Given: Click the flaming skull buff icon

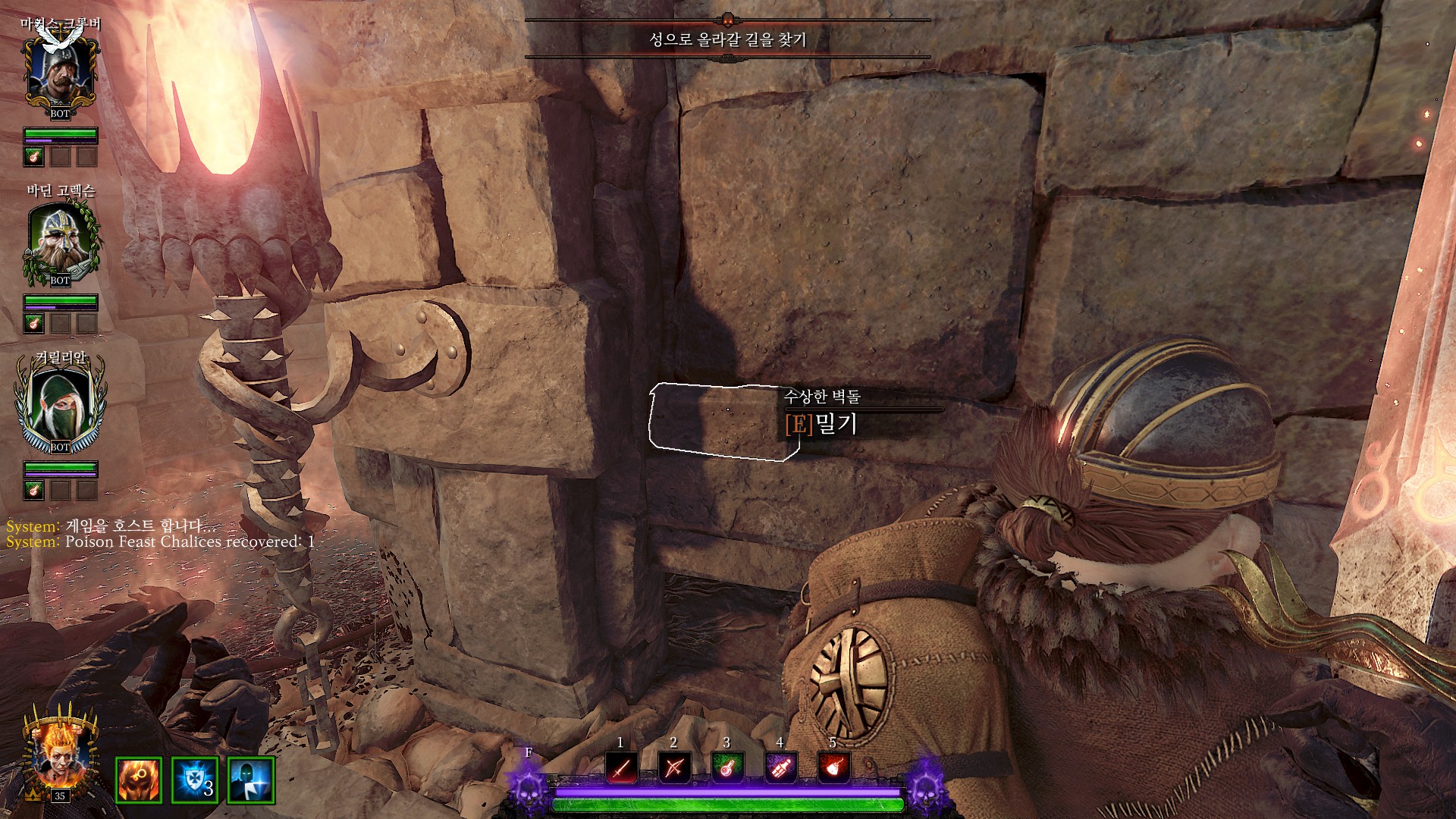Looking at the screenshot, I should click(x=138, y=780).
